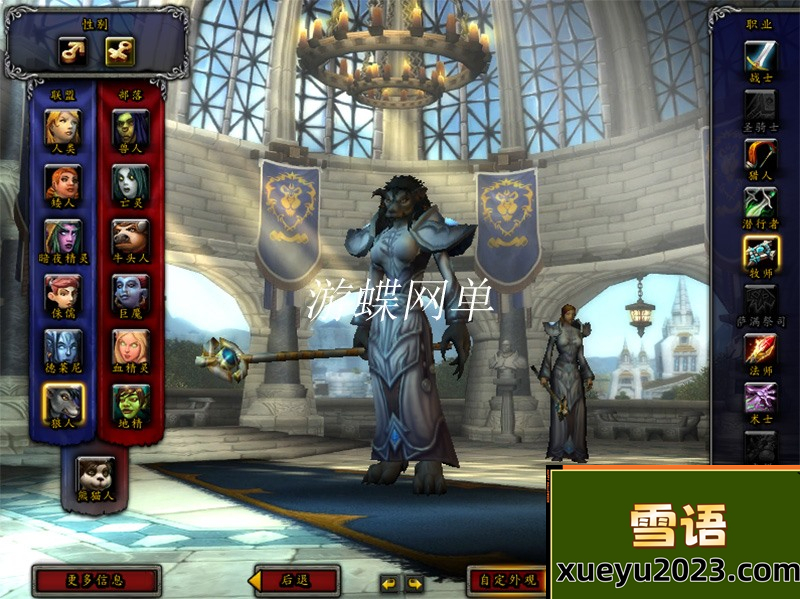Select the male gender icon

pyautogui.click(x=72, y=51)
